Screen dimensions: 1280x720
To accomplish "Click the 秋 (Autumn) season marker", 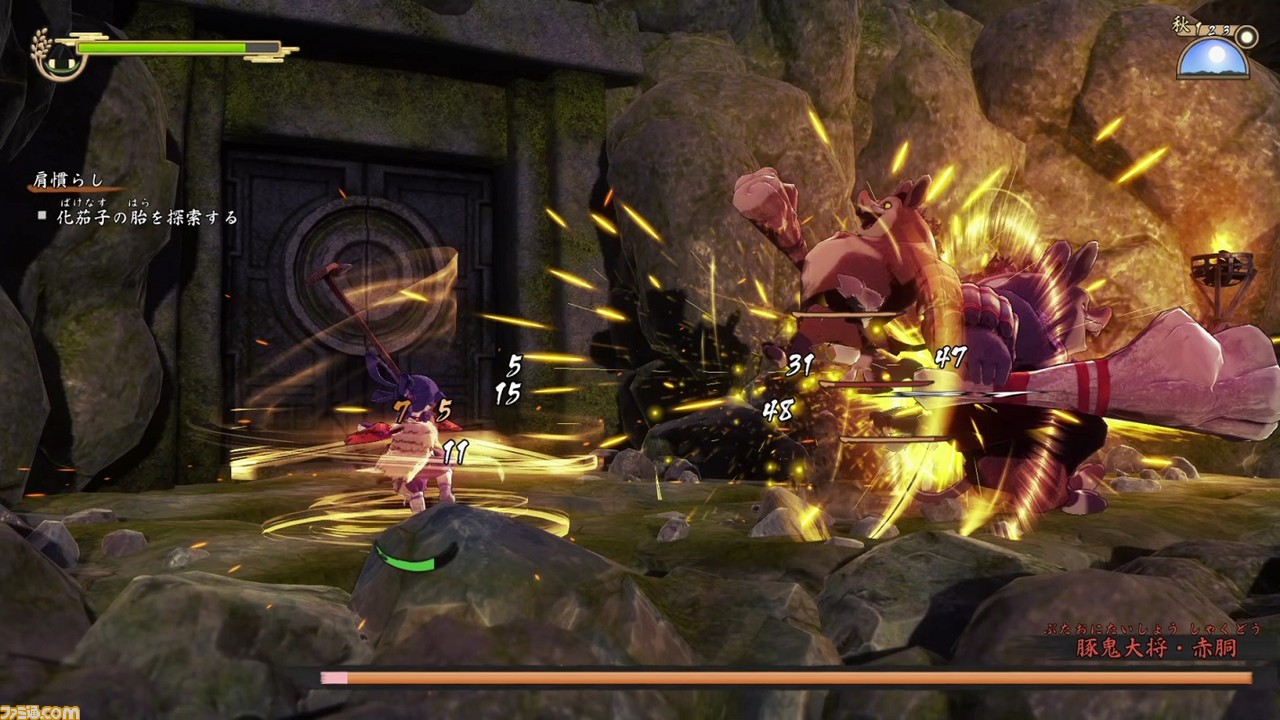I will tap(1181, 22).
